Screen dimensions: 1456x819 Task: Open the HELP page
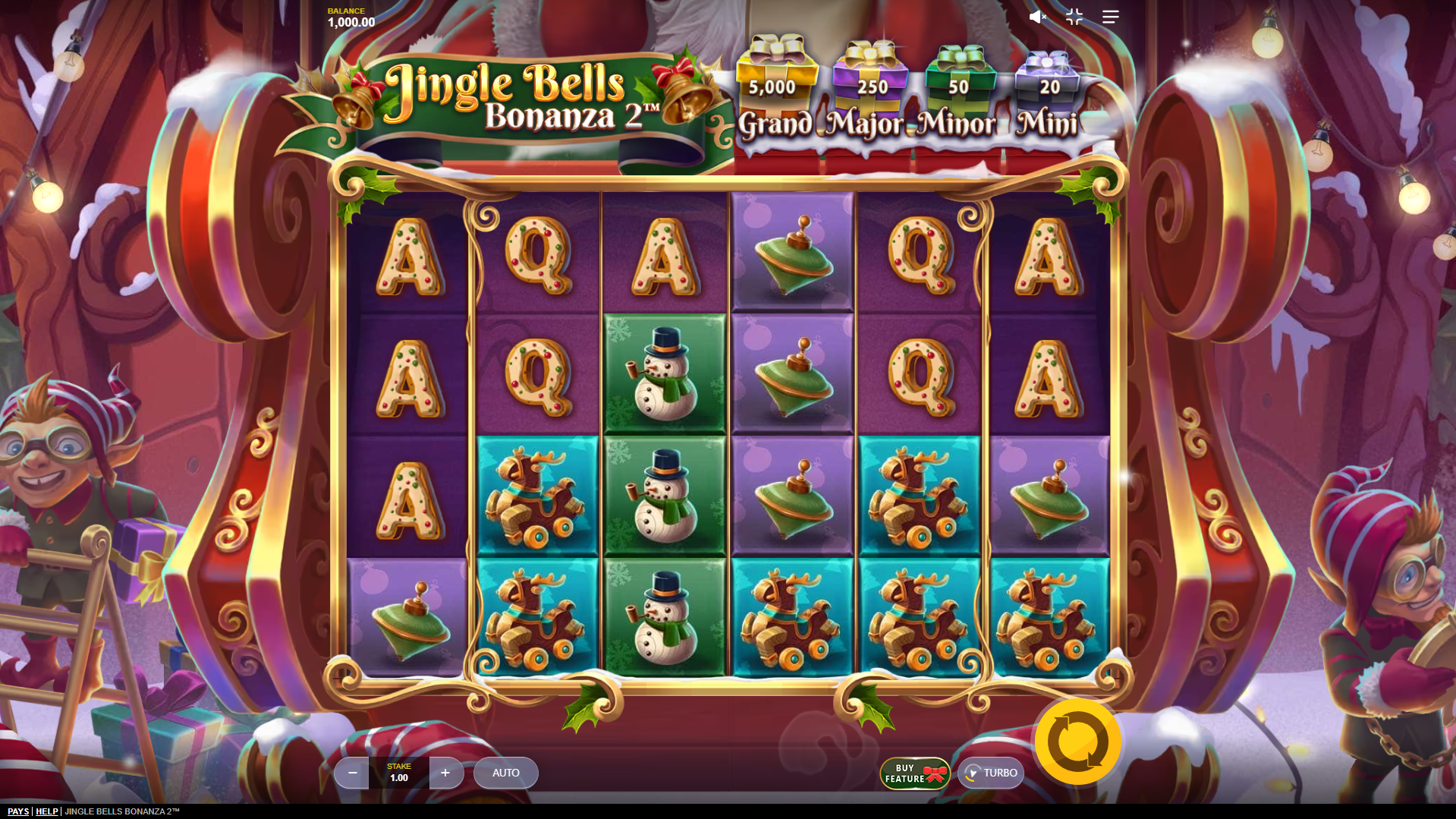[46, 811]
